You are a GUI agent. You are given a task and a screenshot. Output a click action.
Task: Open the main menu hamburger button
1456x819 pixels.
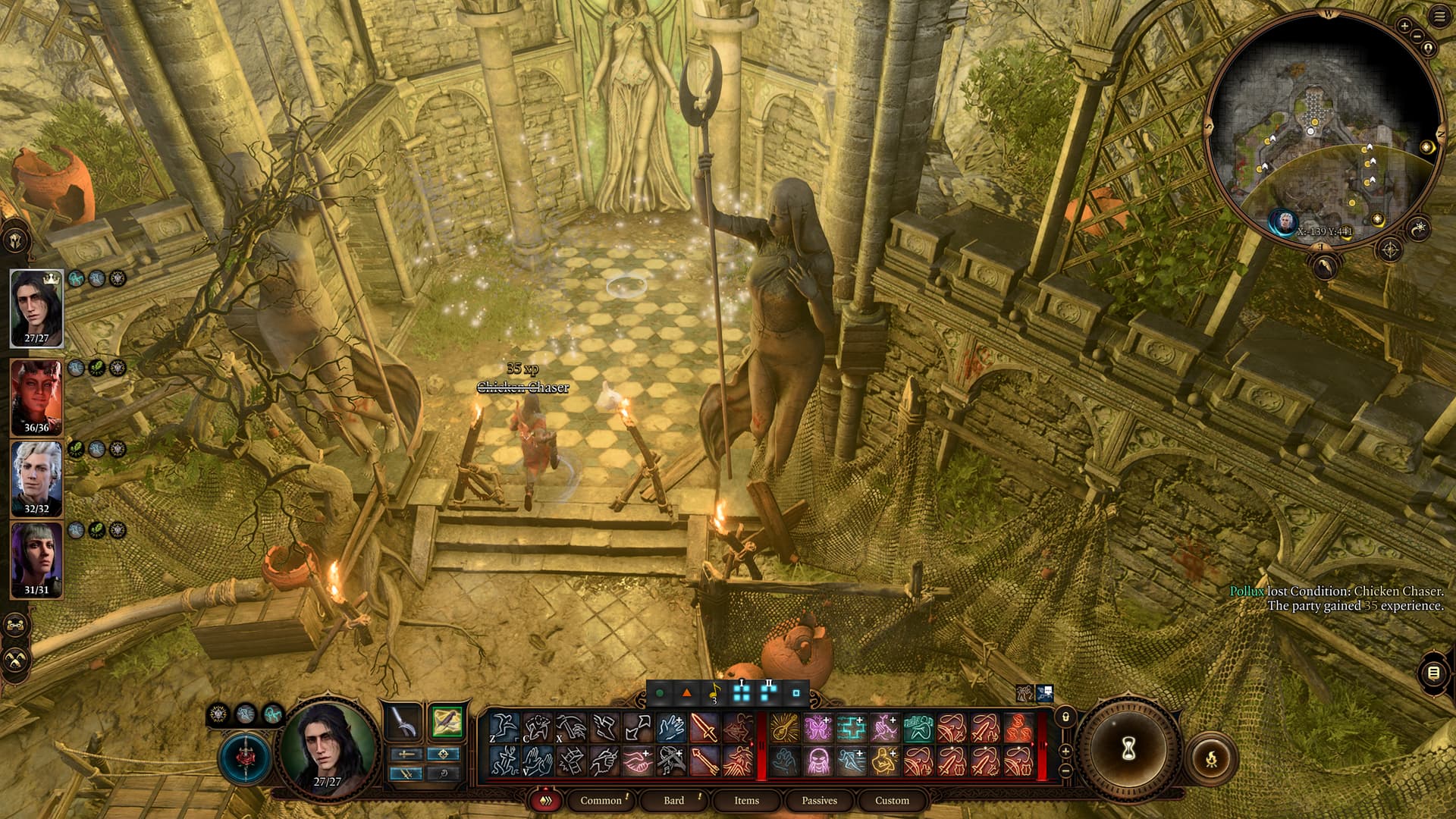[1439, 17]
